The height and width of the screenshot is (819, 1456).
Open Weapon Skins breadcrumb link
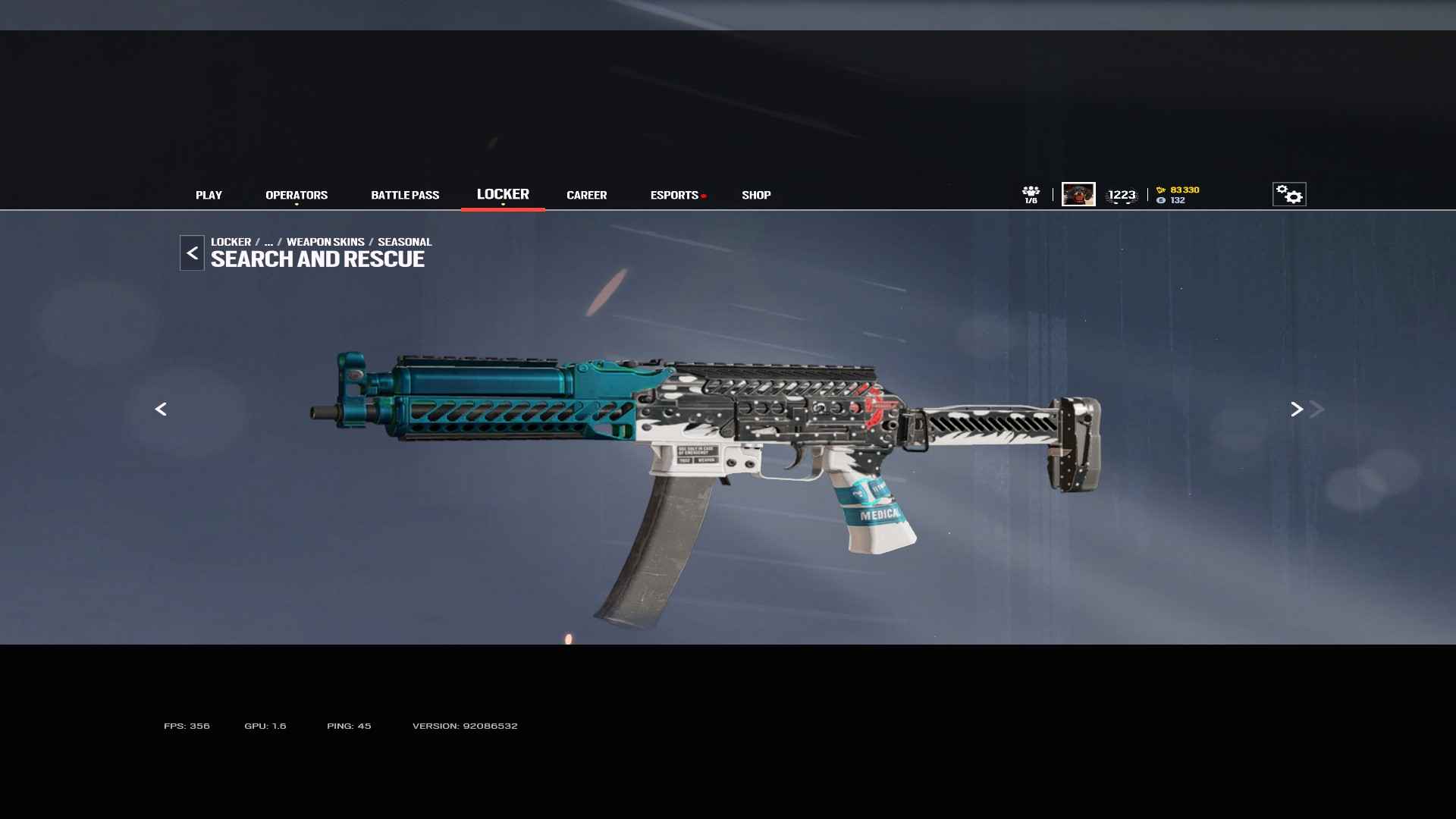[x=325, y=242]
